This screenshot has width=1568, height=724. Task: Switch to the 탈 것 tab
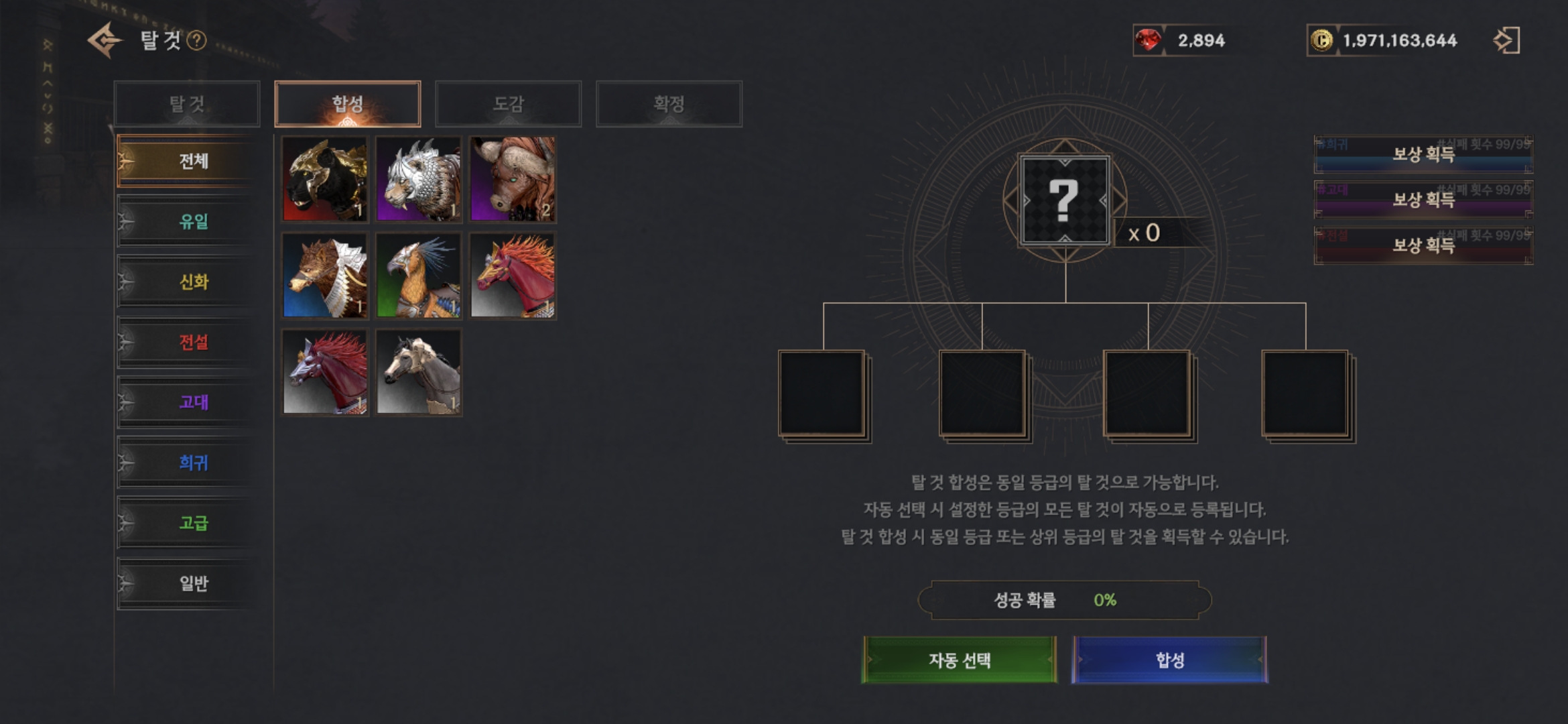tap(187, 104)
